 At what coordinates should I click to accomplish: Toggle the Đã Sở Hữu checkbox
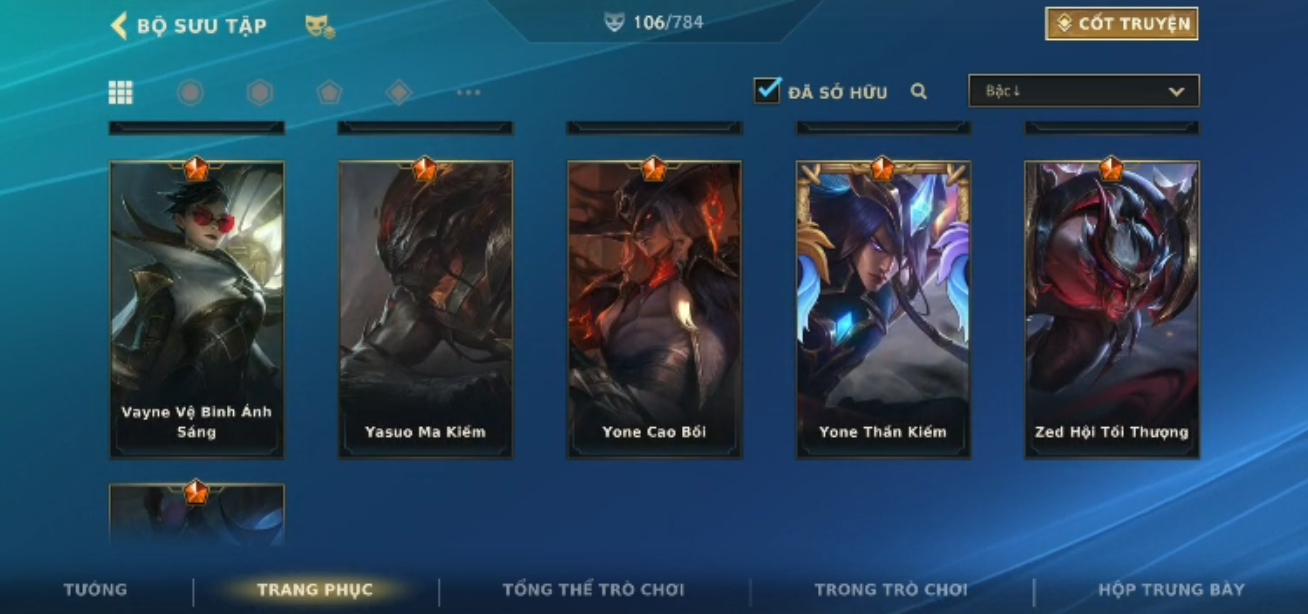coord(767,91)
